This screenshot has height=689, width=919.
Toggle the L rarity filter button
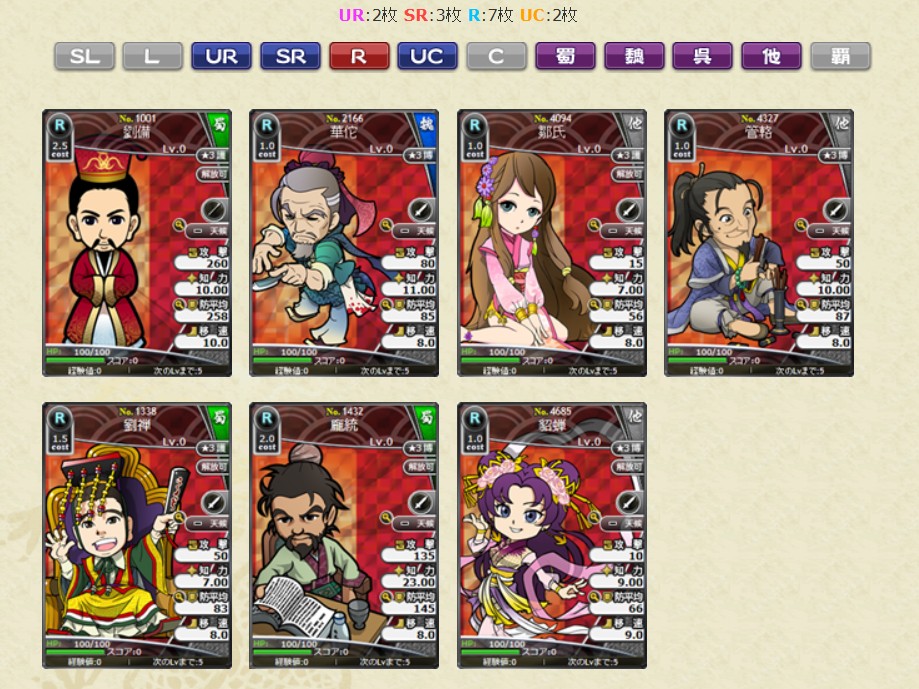(152, 56)
